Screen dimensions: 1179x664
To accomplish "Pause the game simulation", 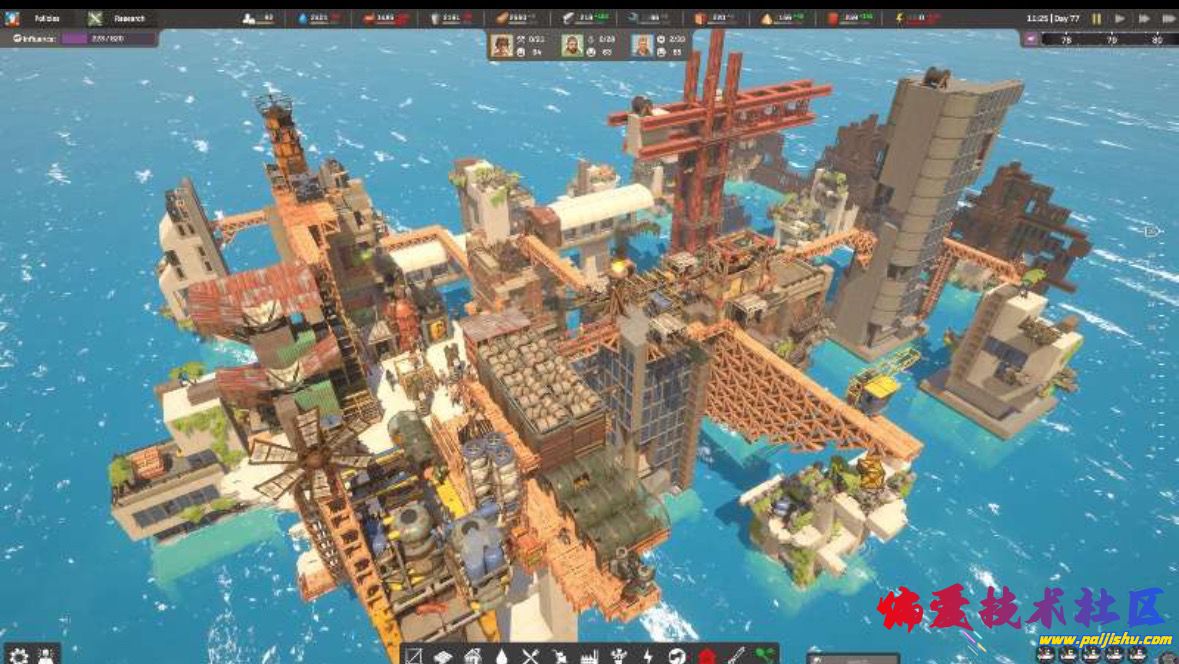I will point(1096,18).
